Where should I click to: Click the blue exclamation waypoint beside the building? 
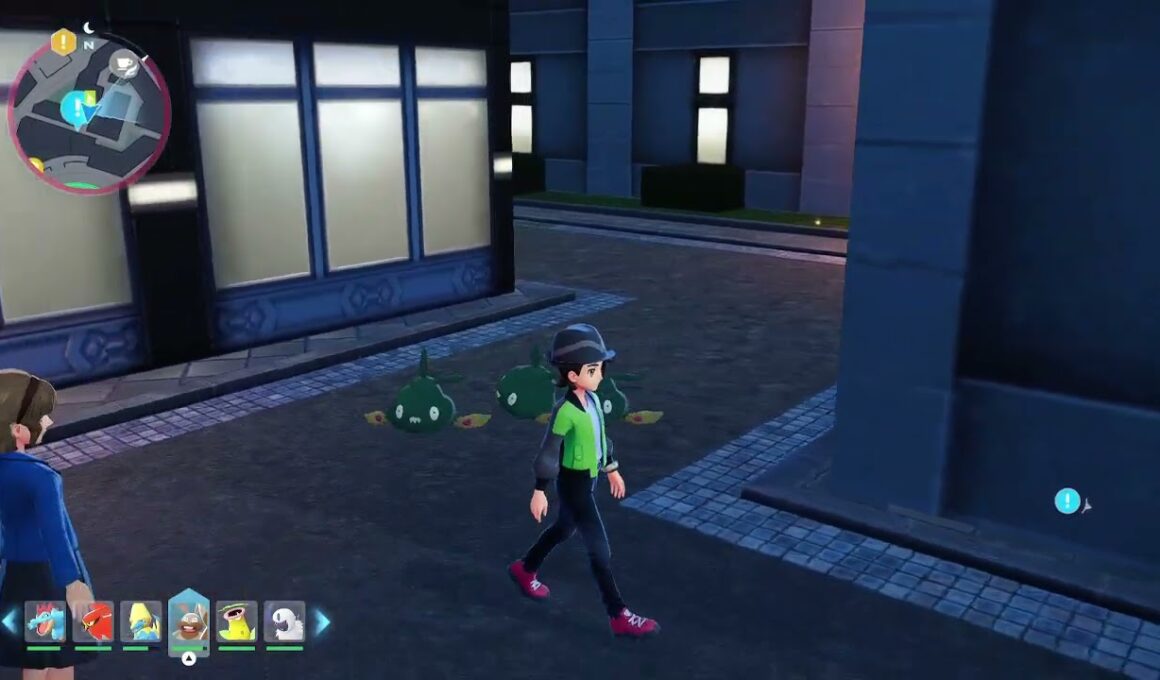tap(1067, 501)
